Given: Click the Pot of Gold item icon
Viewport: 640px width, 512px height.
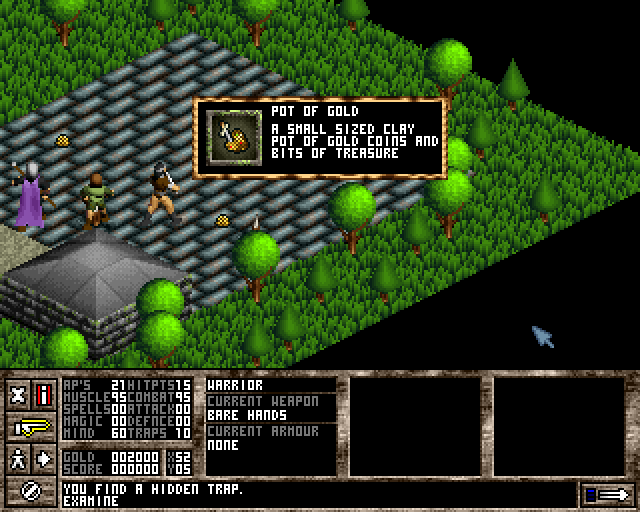Looking at the screenshot, I should tap(232, 137).
